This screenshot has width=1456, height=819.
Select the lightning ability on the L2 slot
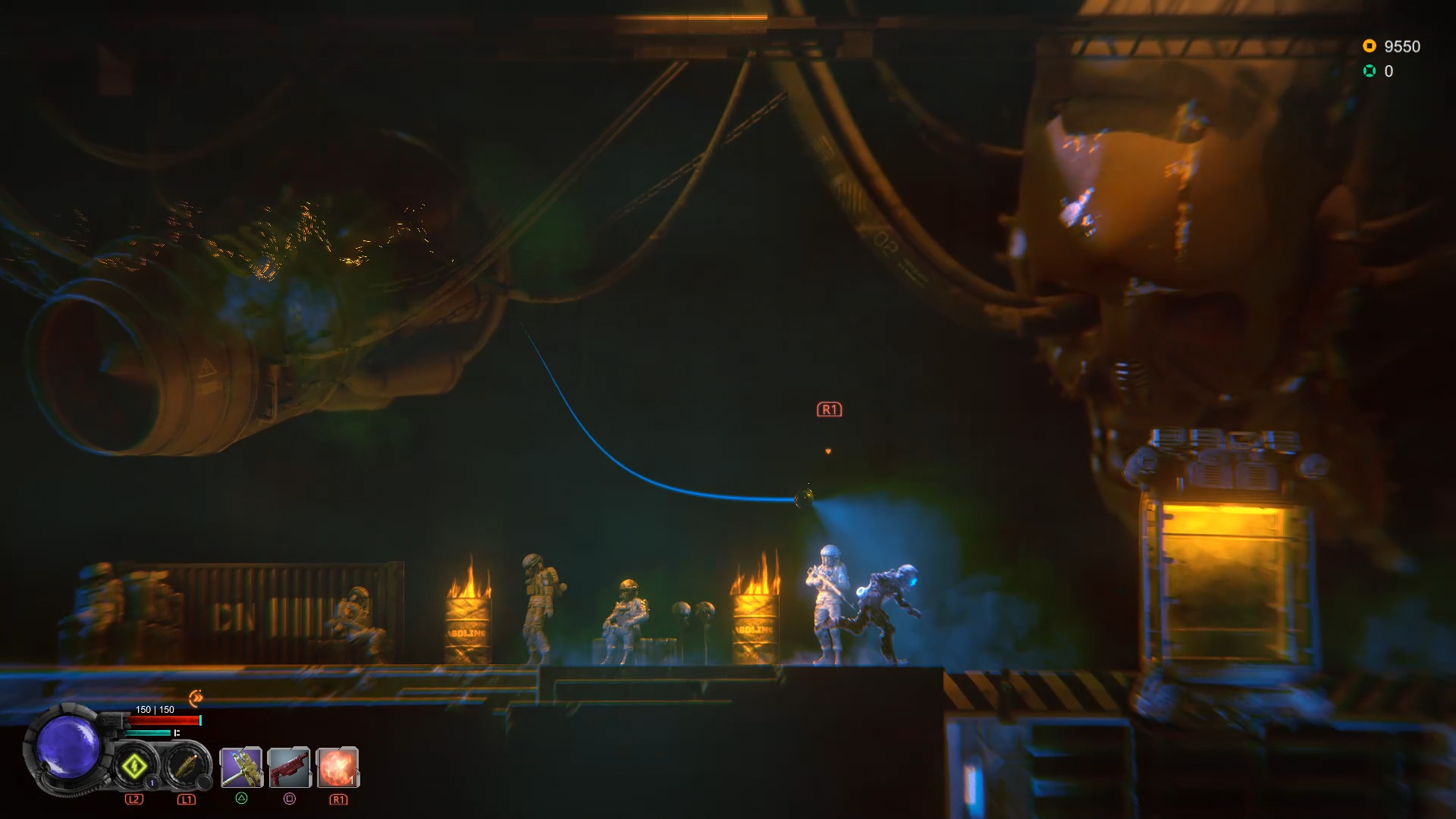pos(135,766)
